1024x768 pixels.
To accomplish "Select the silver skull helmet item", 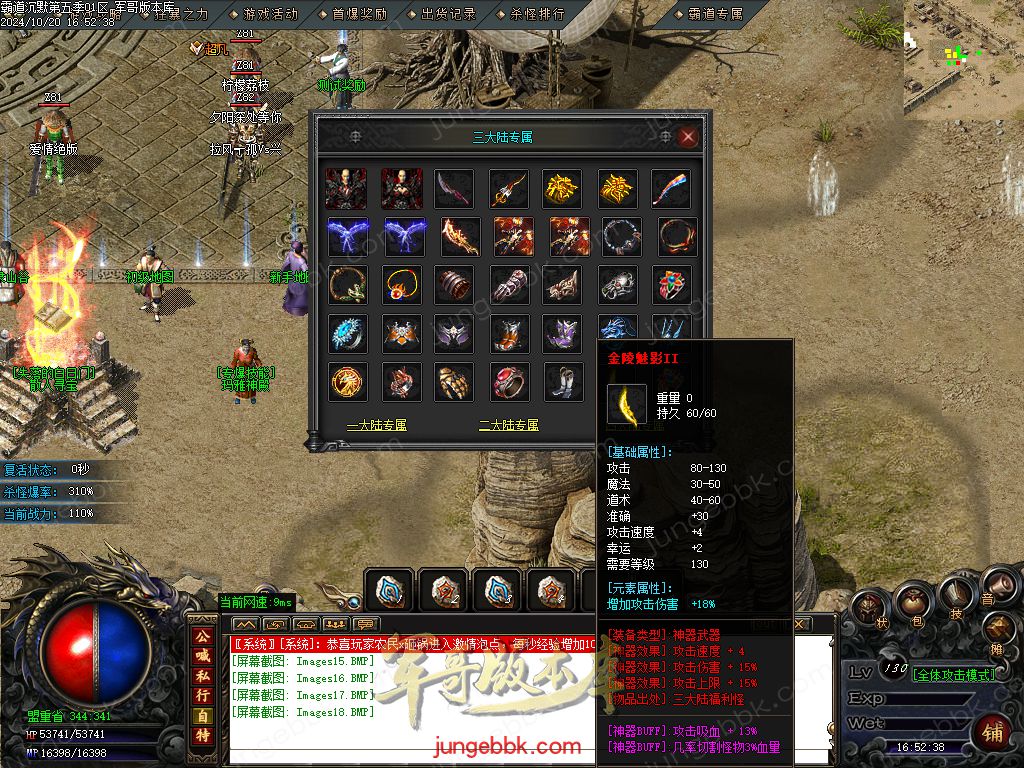I will (x=618, y=285).
